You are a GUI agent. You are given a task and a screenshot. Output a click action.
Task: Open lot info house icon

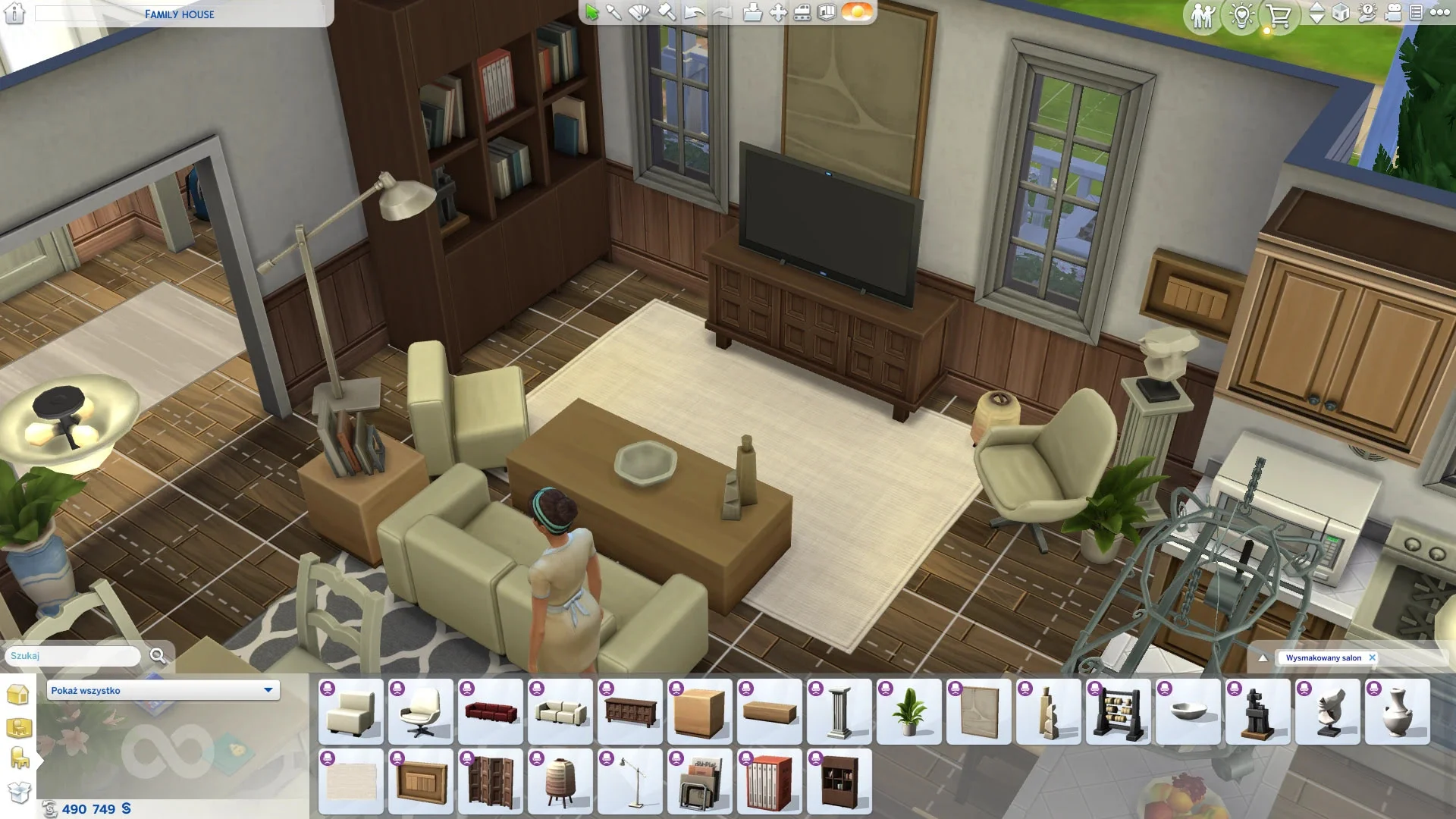point(15,14)
